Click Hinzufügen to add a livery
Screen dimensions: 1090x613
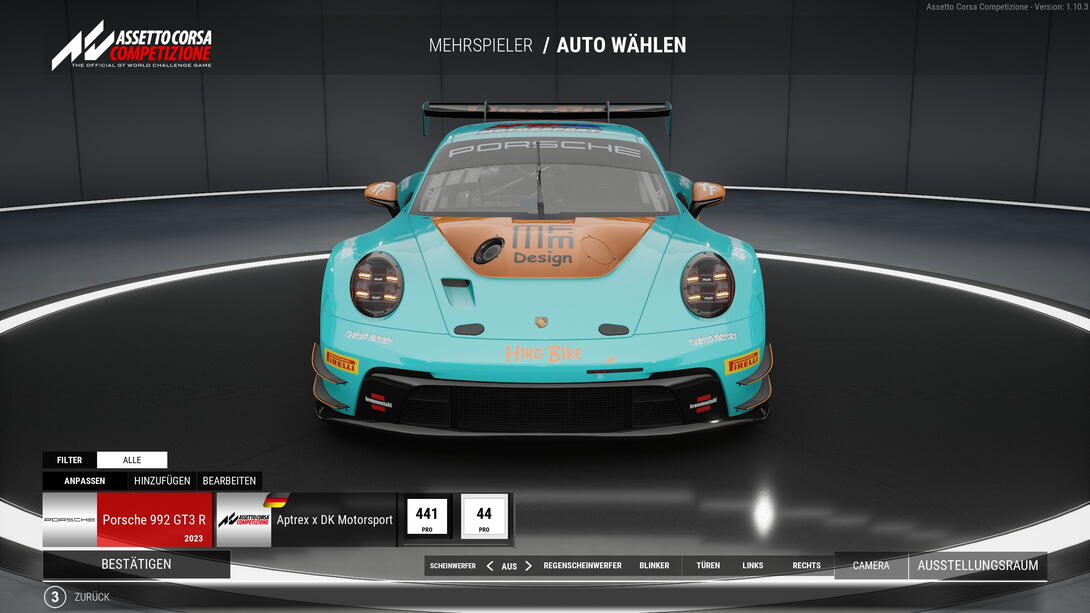pos(162,481)
